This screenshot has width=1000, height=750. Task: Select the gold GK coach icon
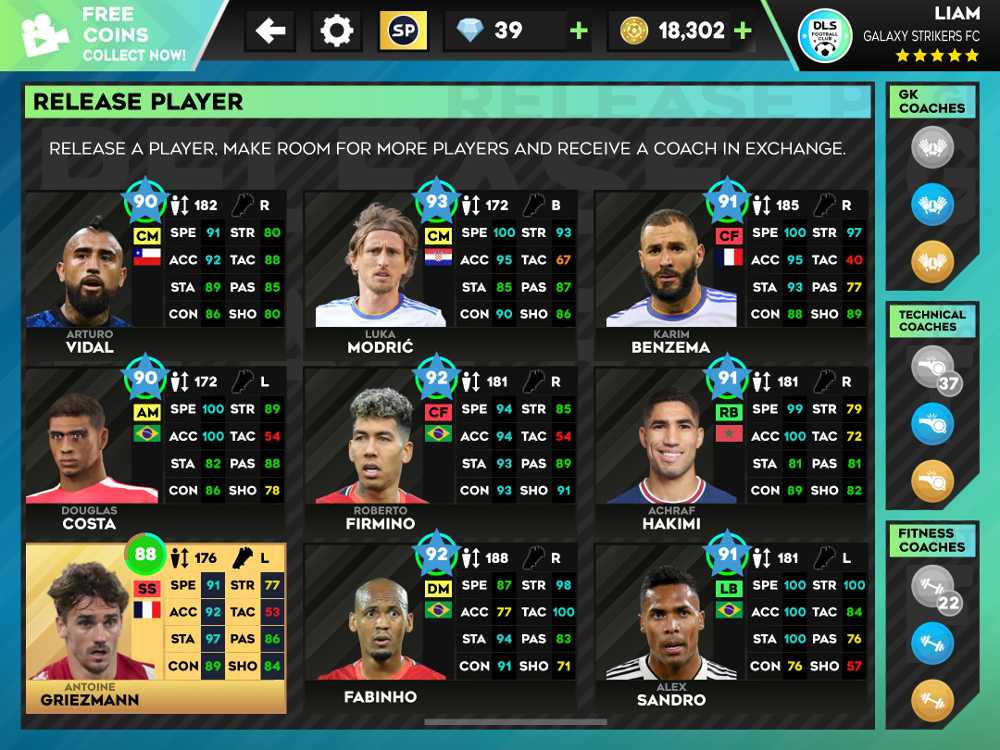(932, 262)
